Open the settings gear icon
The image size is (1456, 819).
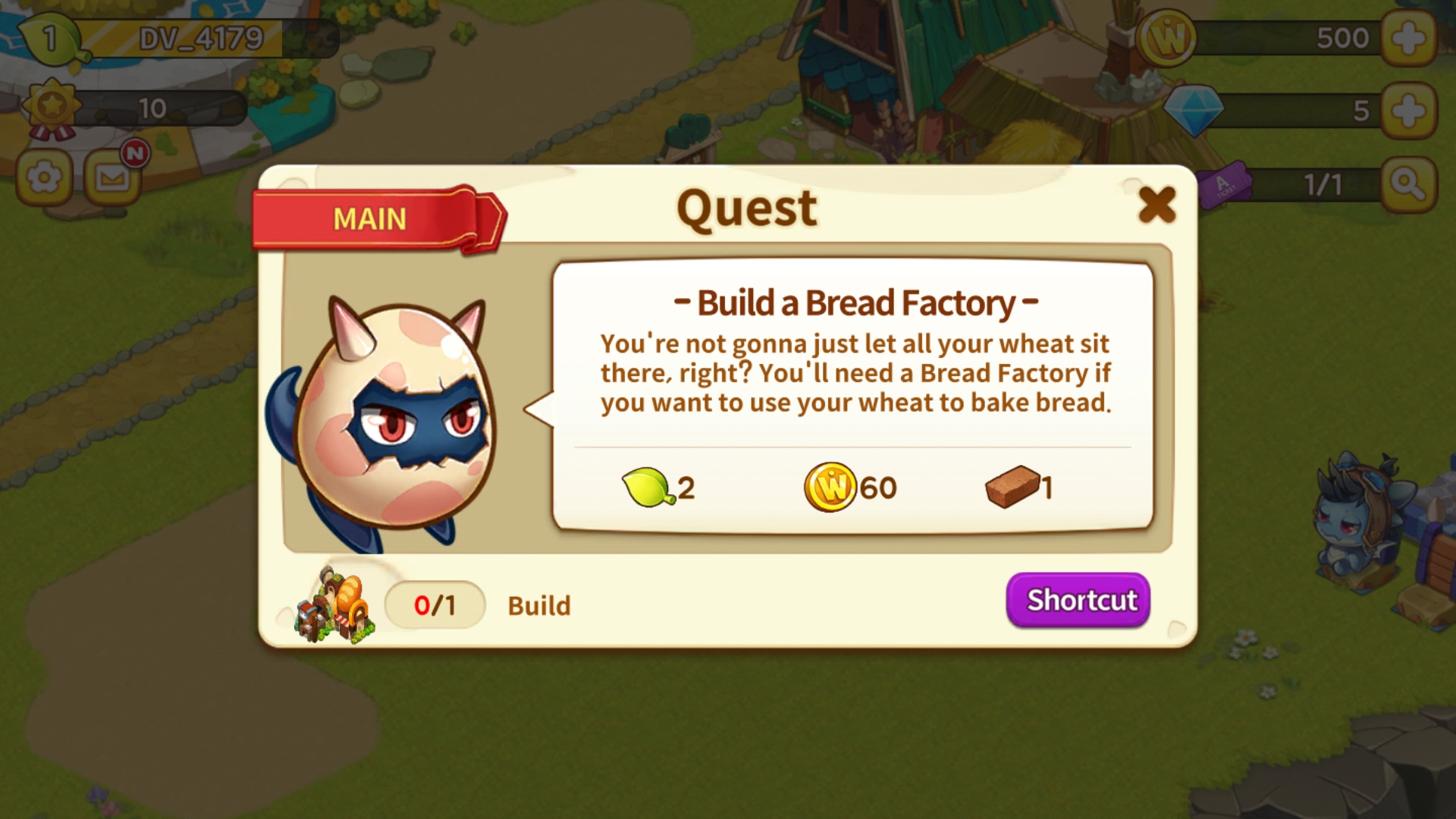click(44, 179)
